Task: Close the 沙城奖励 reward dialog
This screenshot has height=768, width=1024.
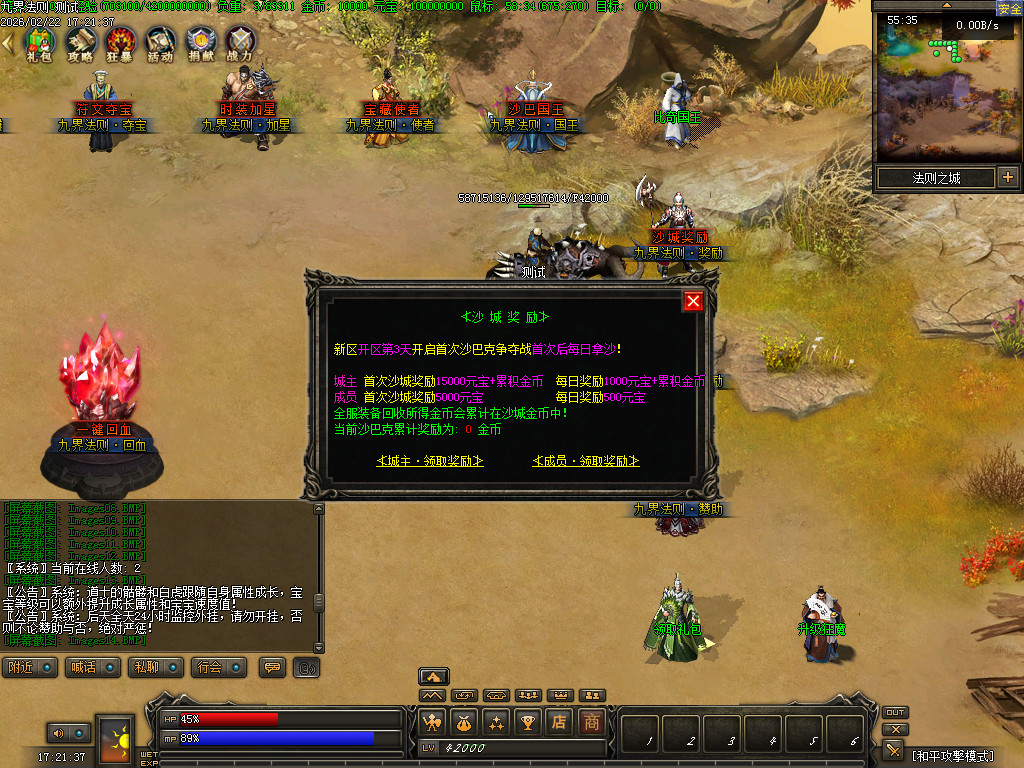Action: [693, 301]
